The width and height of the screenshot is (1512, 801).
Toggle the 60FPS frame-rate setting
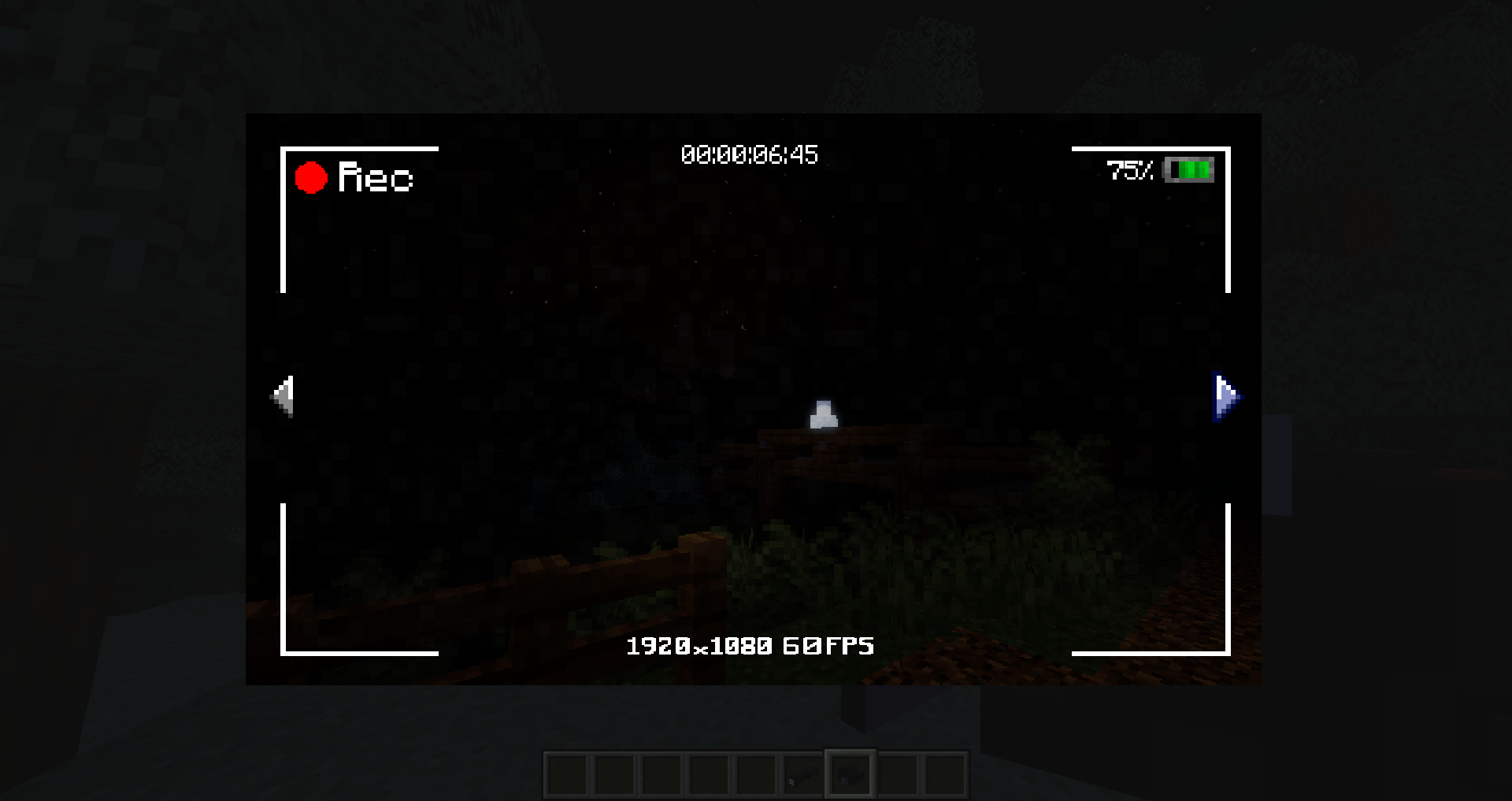(828, 647)
